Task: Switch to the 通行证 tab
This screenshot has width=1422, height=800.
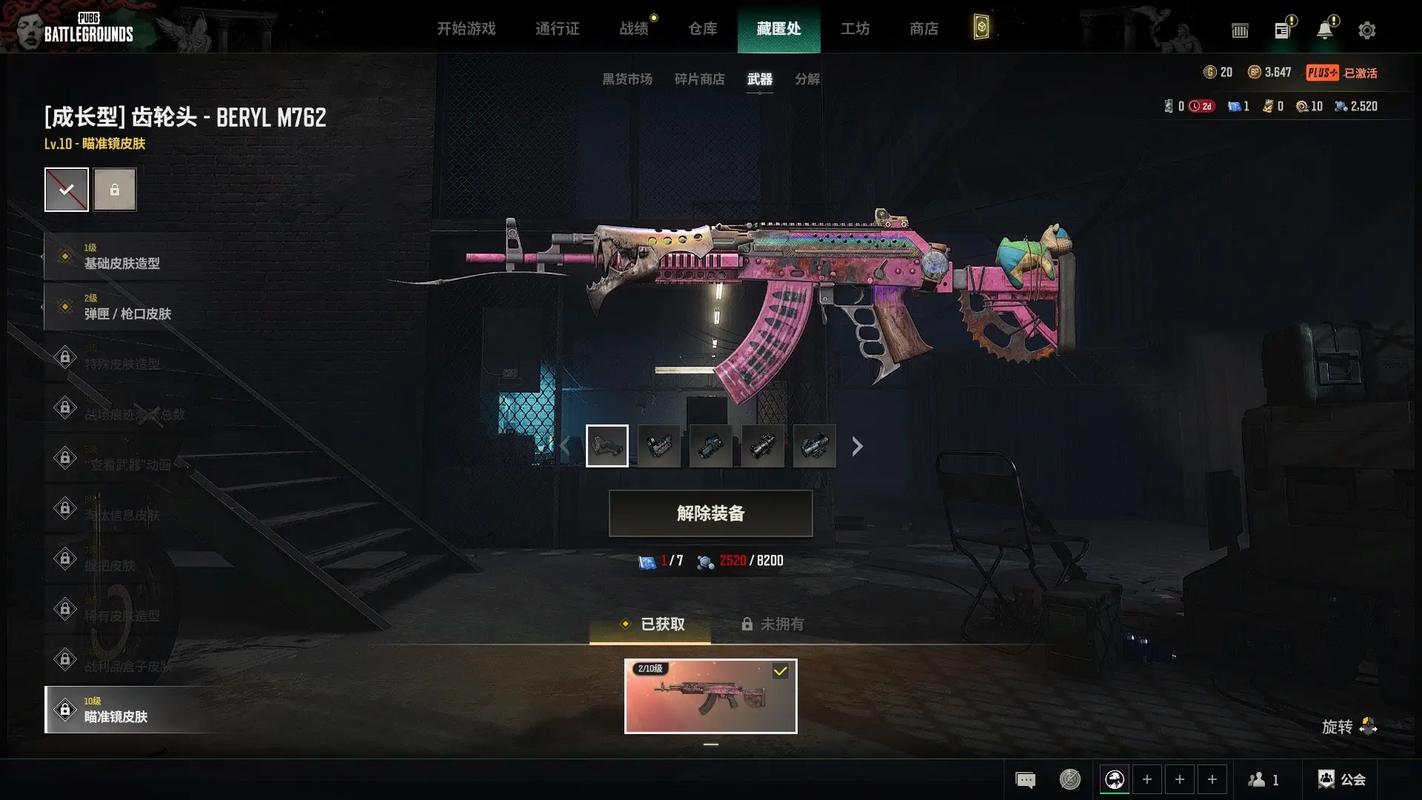Action: (x=557, y=29)
